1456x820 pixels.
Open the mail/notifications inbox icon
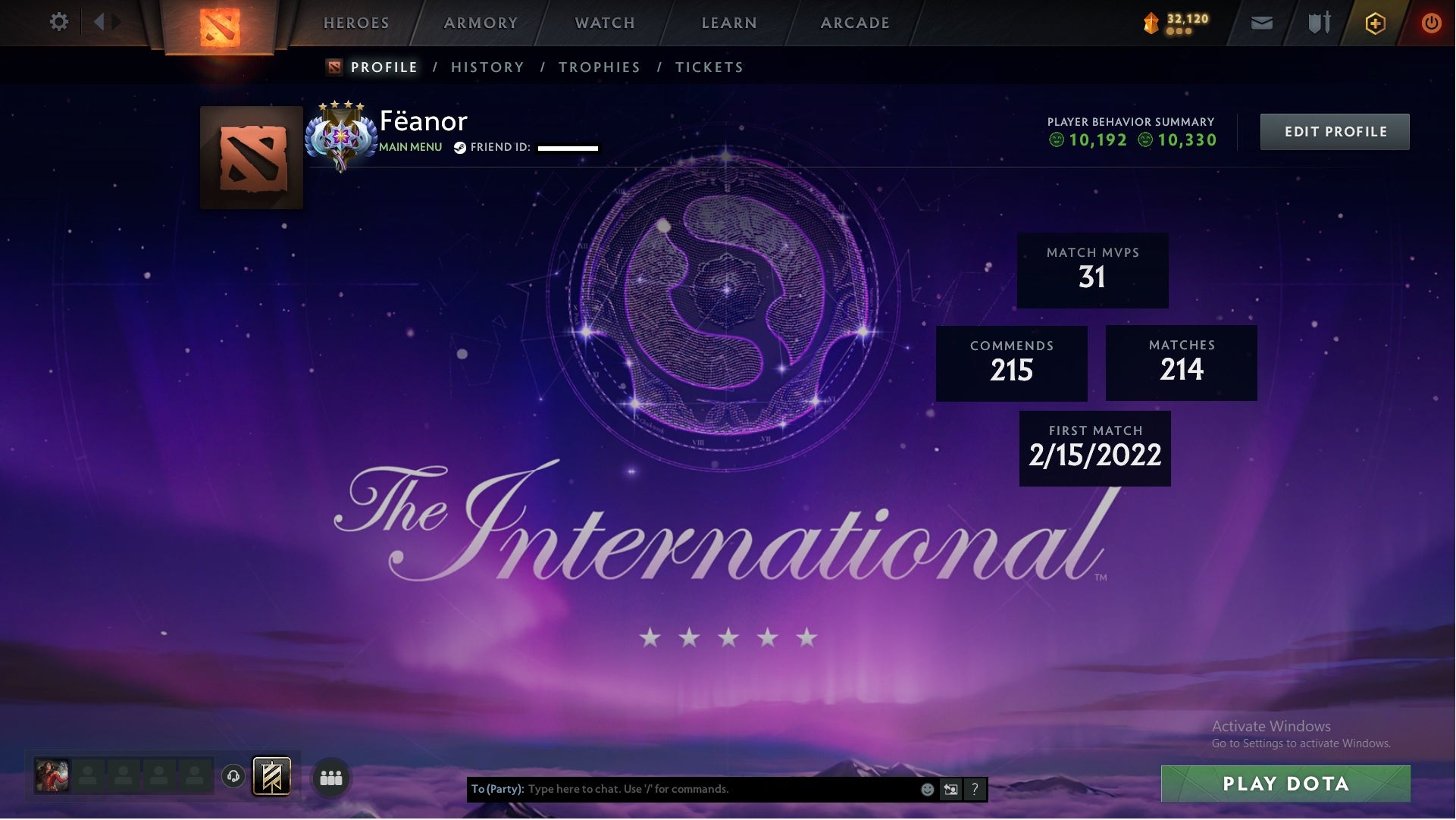click(1260, 23)
